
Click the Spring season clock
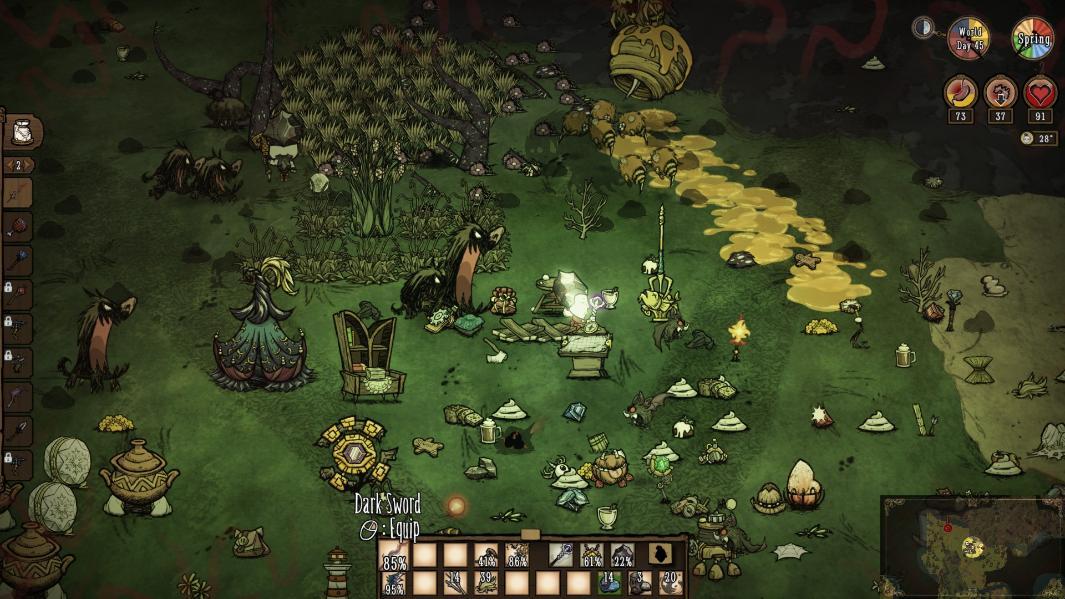(1032, 38)
